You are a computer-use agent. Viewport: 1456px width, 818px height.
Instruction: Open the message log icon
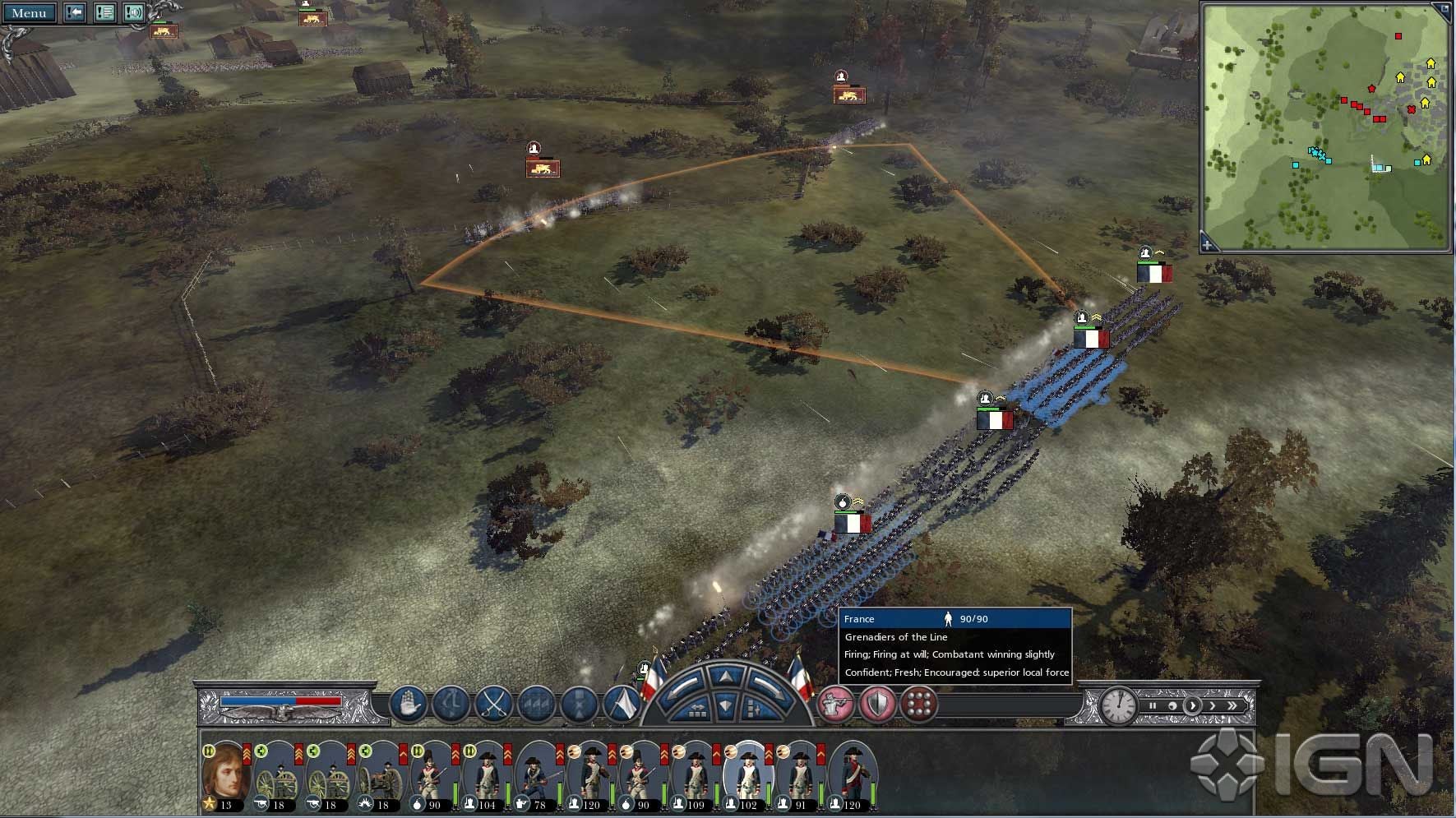click(104, 12)
